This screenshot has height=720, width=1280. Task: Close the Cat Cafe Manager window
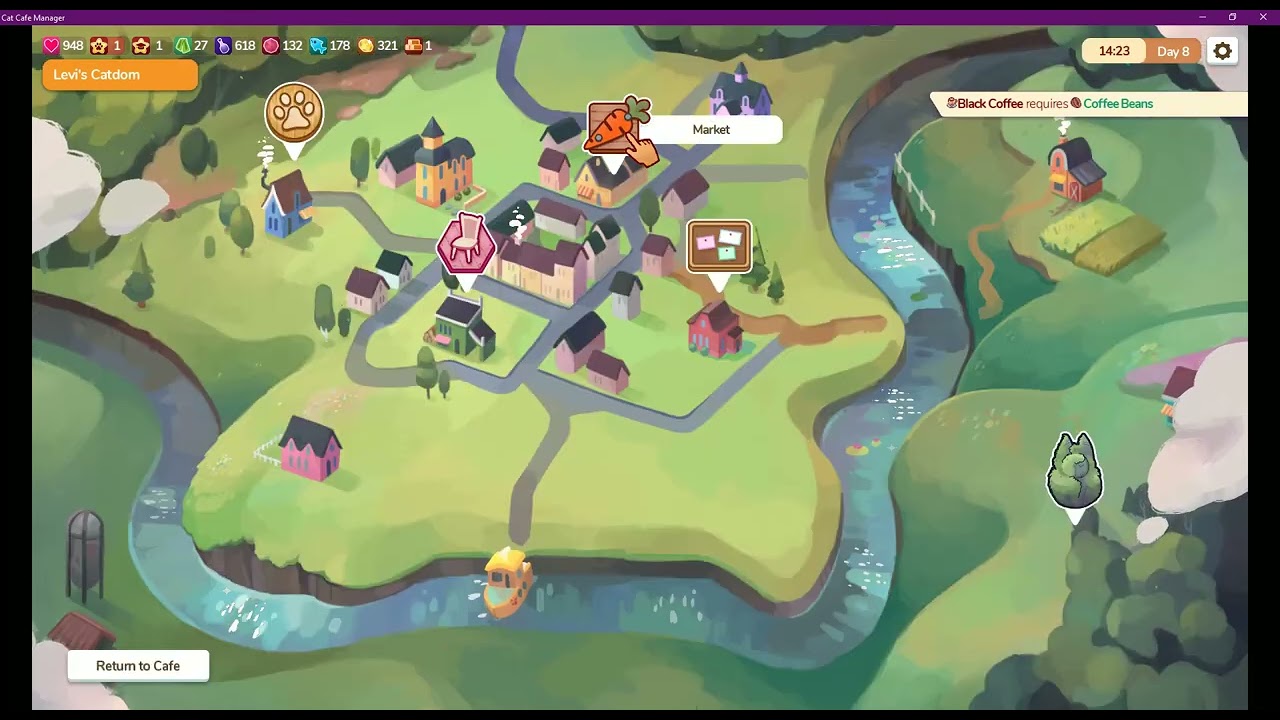pos(1264,17)
